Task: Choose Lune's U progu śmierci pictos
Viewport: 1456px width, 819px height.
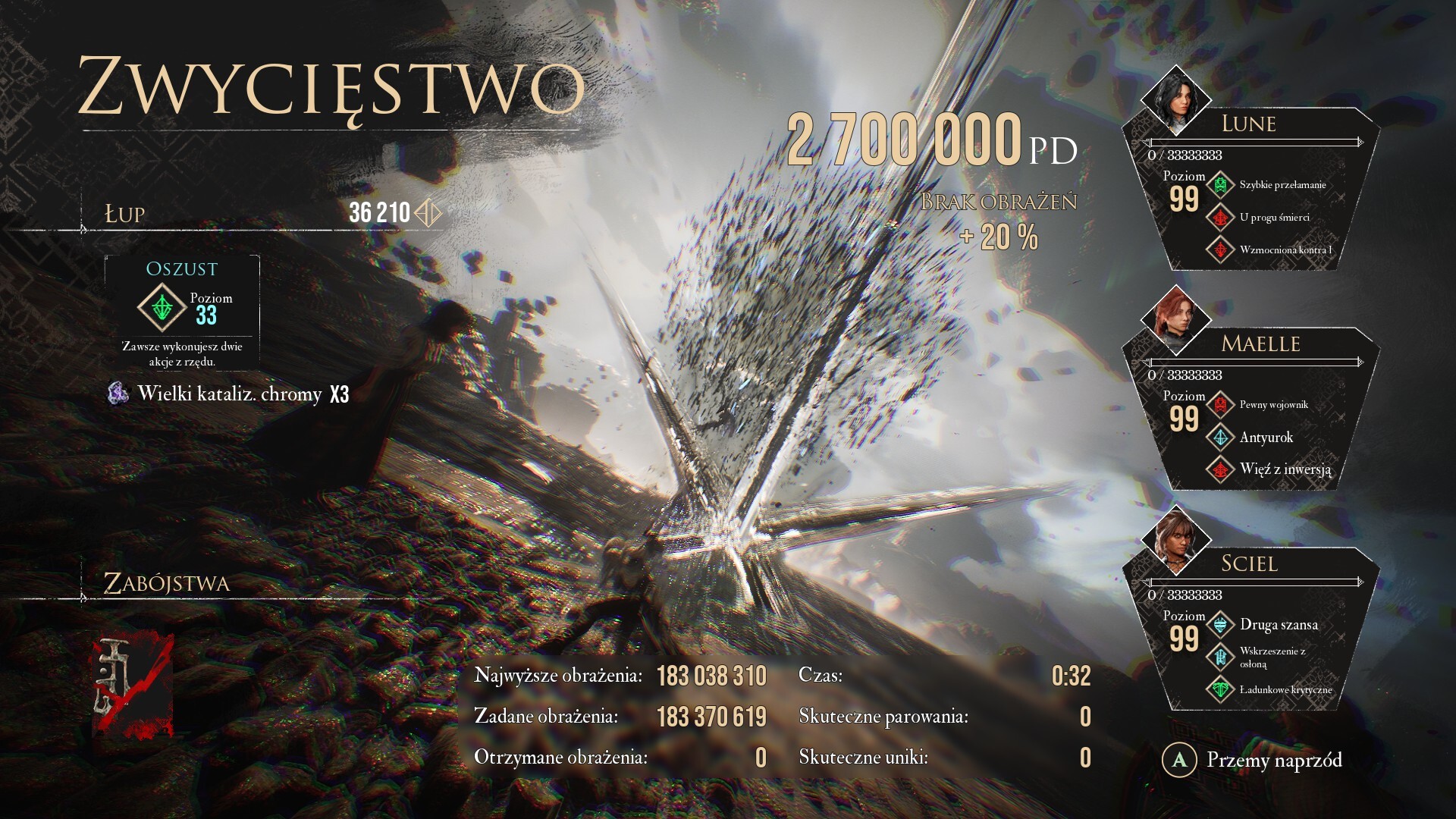Action: [1220, 218]
